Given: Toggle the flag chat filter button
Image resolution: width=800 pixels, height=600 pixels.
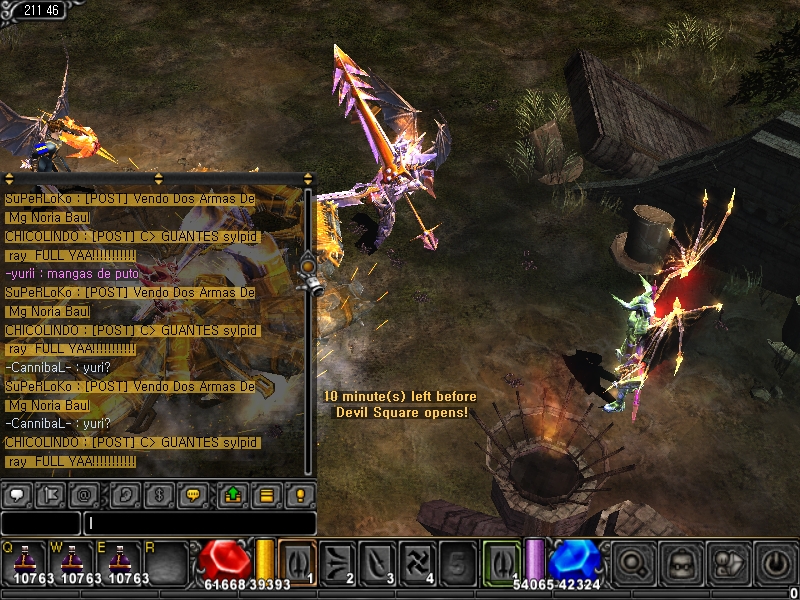Looking at the screenshot, I should click(x=49, y=494).
